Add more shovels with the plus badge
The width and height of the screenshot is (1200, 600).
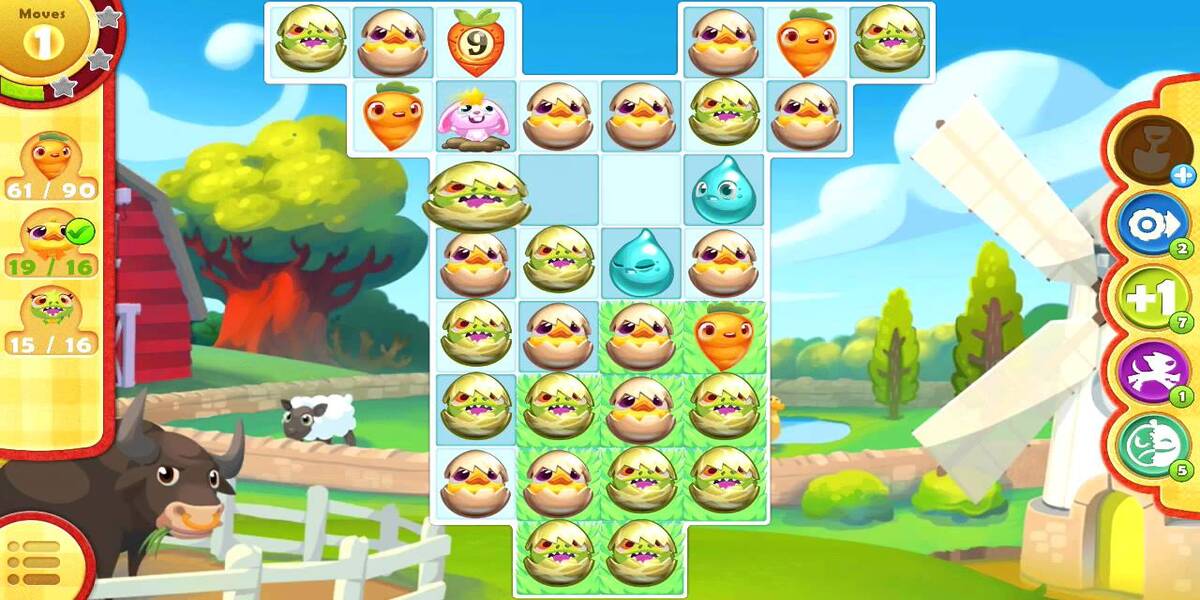pos(1183,176)
